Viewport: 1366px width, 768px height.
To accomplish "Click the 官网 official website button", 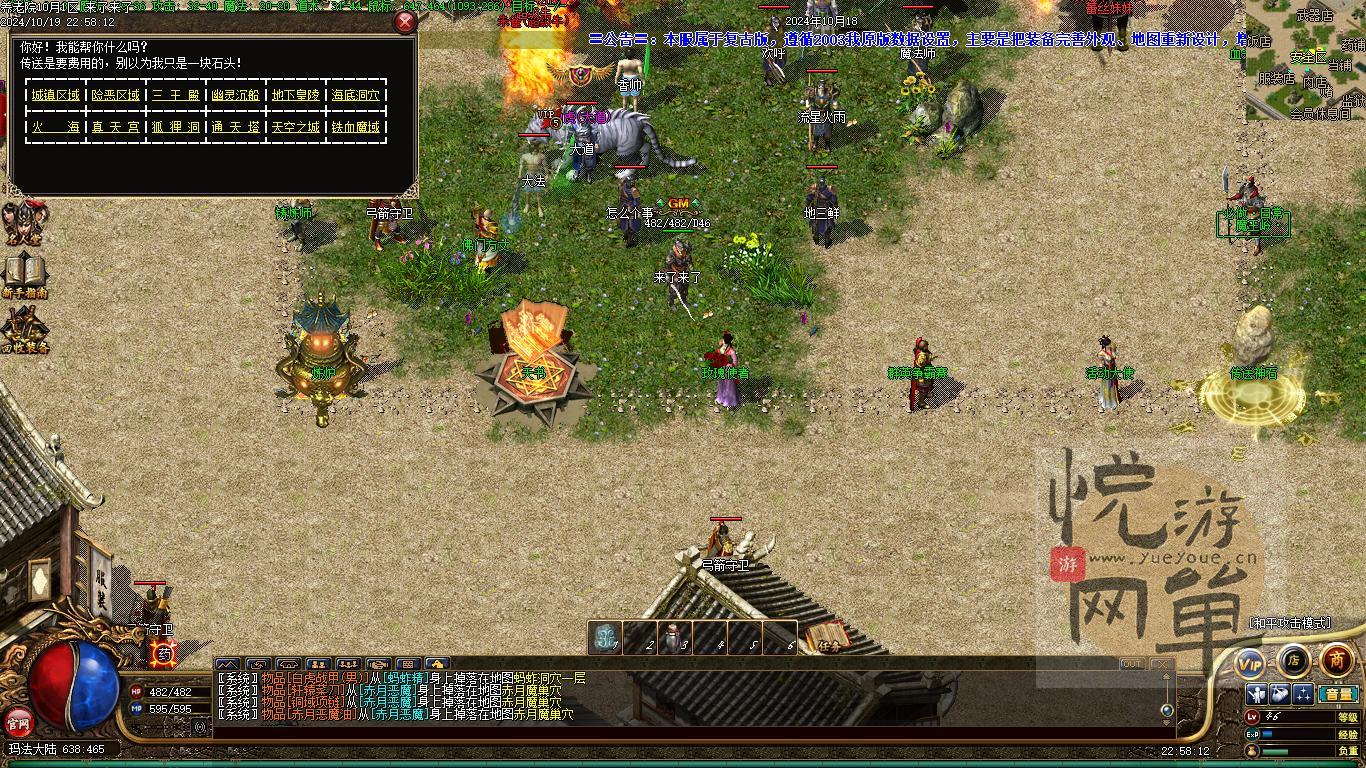I will (x=18, y=721).
